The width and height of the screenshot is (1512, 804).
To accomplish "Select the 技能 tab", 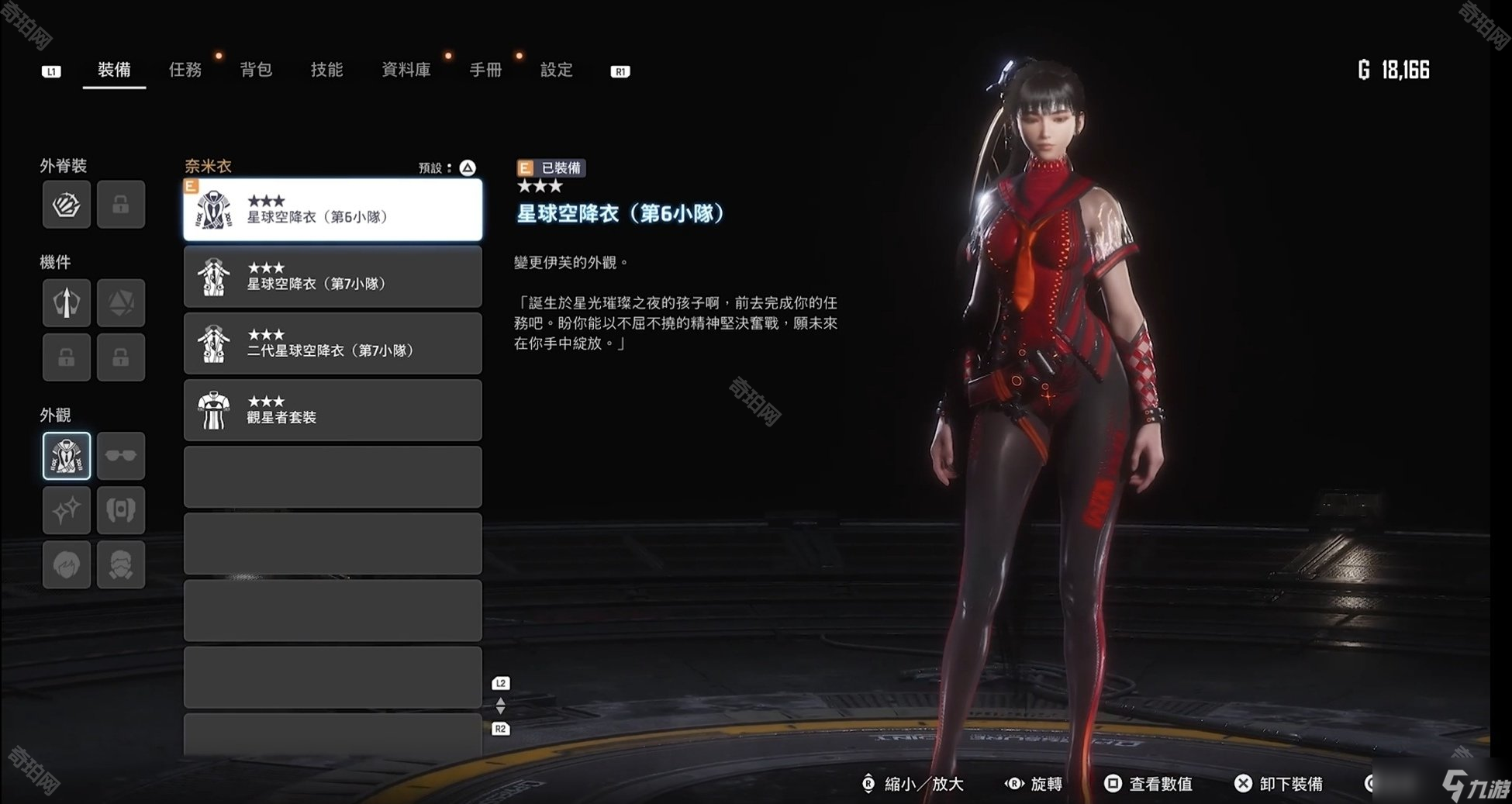I will click(326, 71).
